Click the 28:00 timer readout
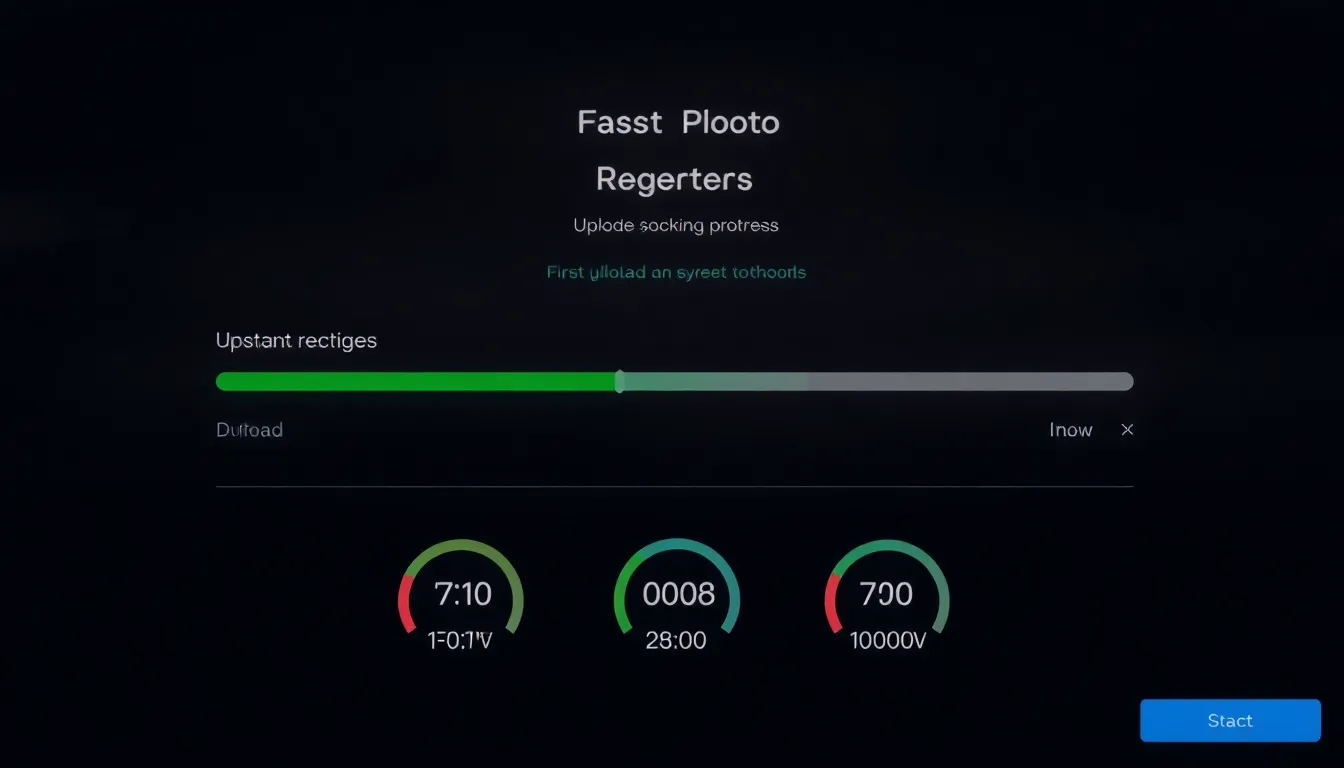Screen dimensions: 1344x768 (x=676, y=641)
